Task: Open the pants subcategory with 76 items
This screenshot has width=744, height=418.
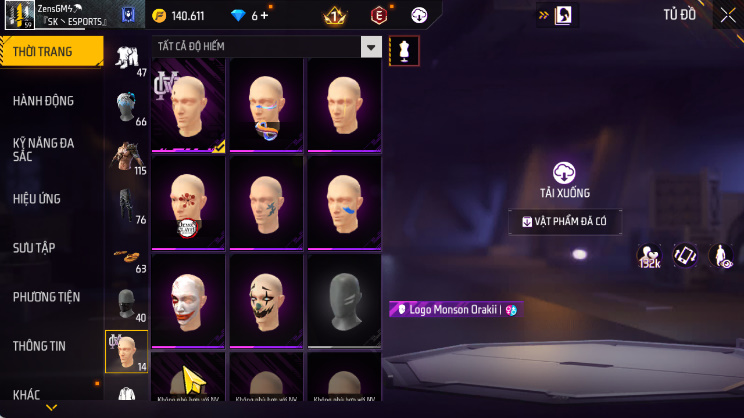Action: click(126, 204)
